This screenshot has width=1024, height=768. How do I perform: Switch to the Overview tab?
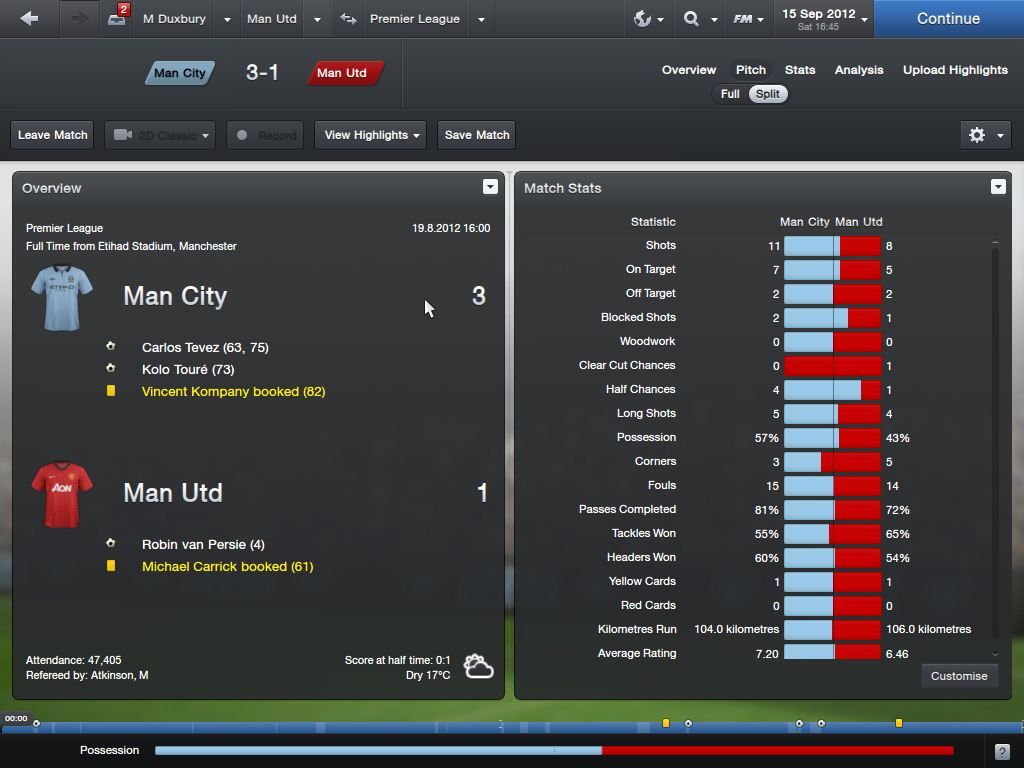(689, 70)
